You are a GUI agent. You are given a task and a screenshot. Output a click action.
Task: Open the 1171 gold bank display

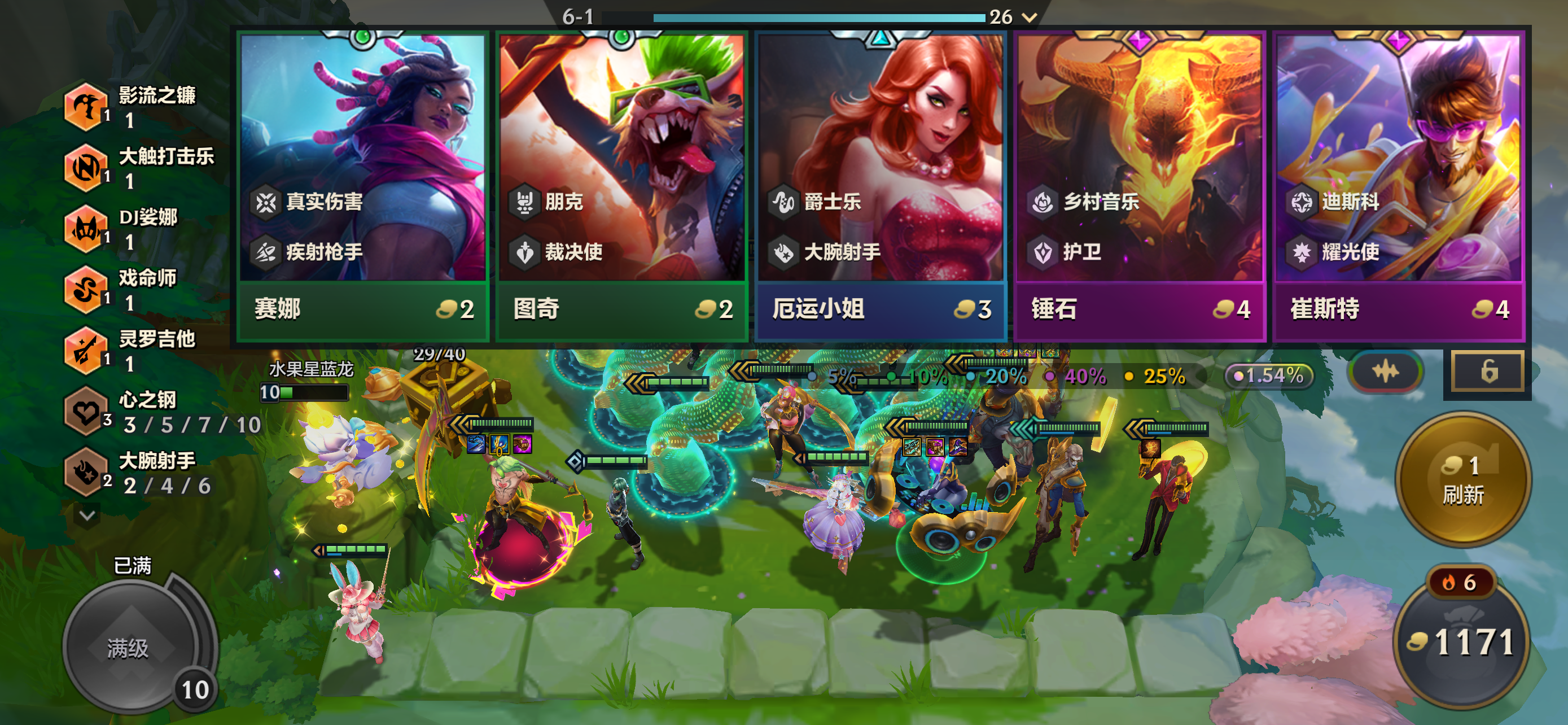click(1462, 642)
